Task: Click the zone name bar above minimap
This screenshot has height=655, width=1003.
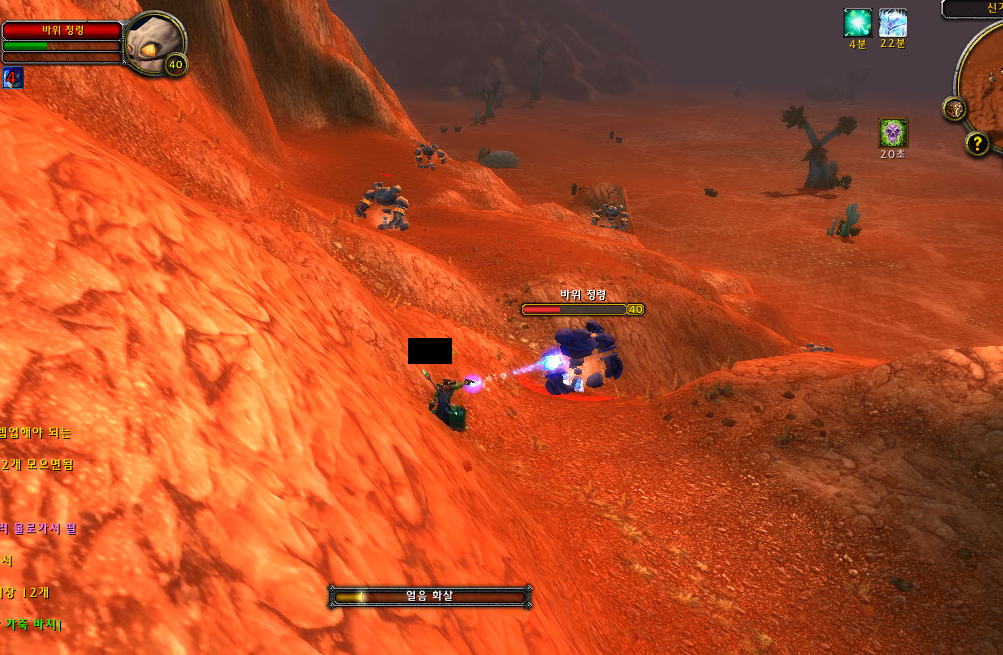Action: tap(975, 8)
